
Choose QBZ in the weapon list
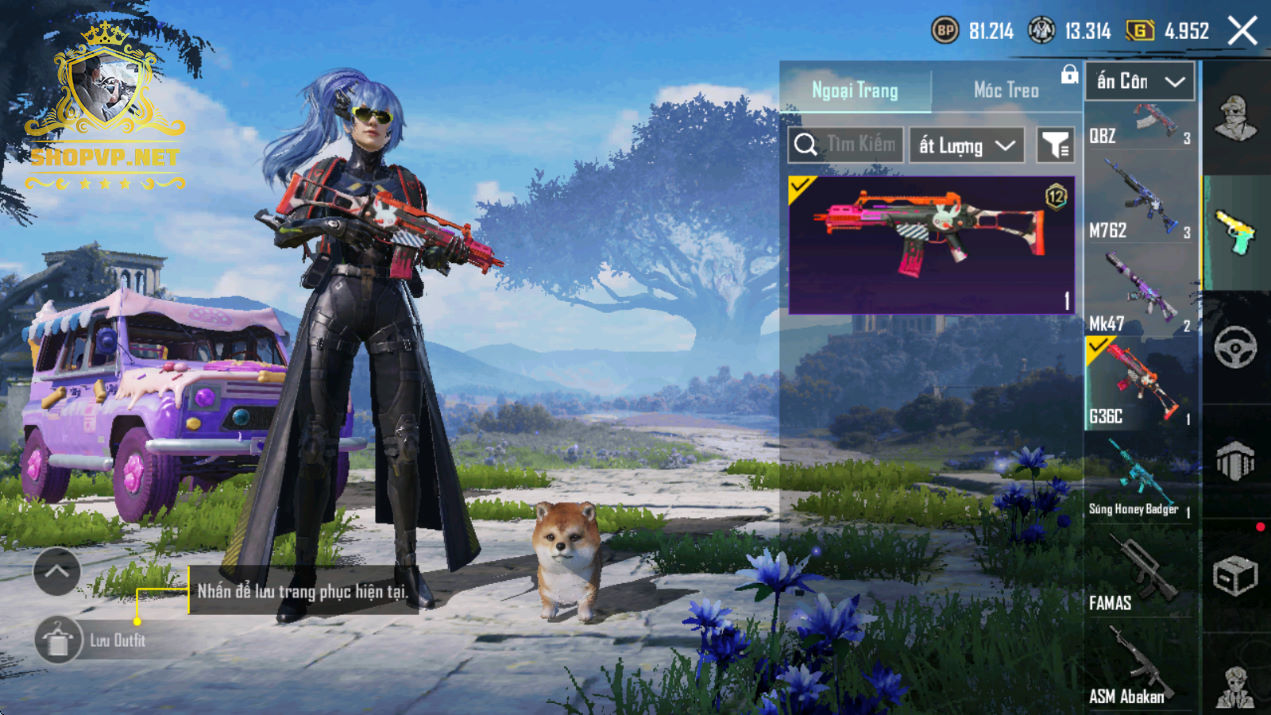(1140, 125)
